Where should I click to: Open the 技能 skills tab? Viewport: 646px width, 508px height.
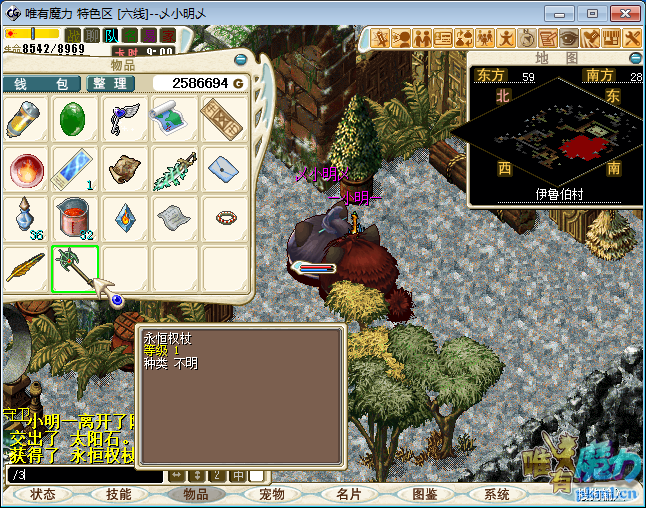(x=119, y=494)
